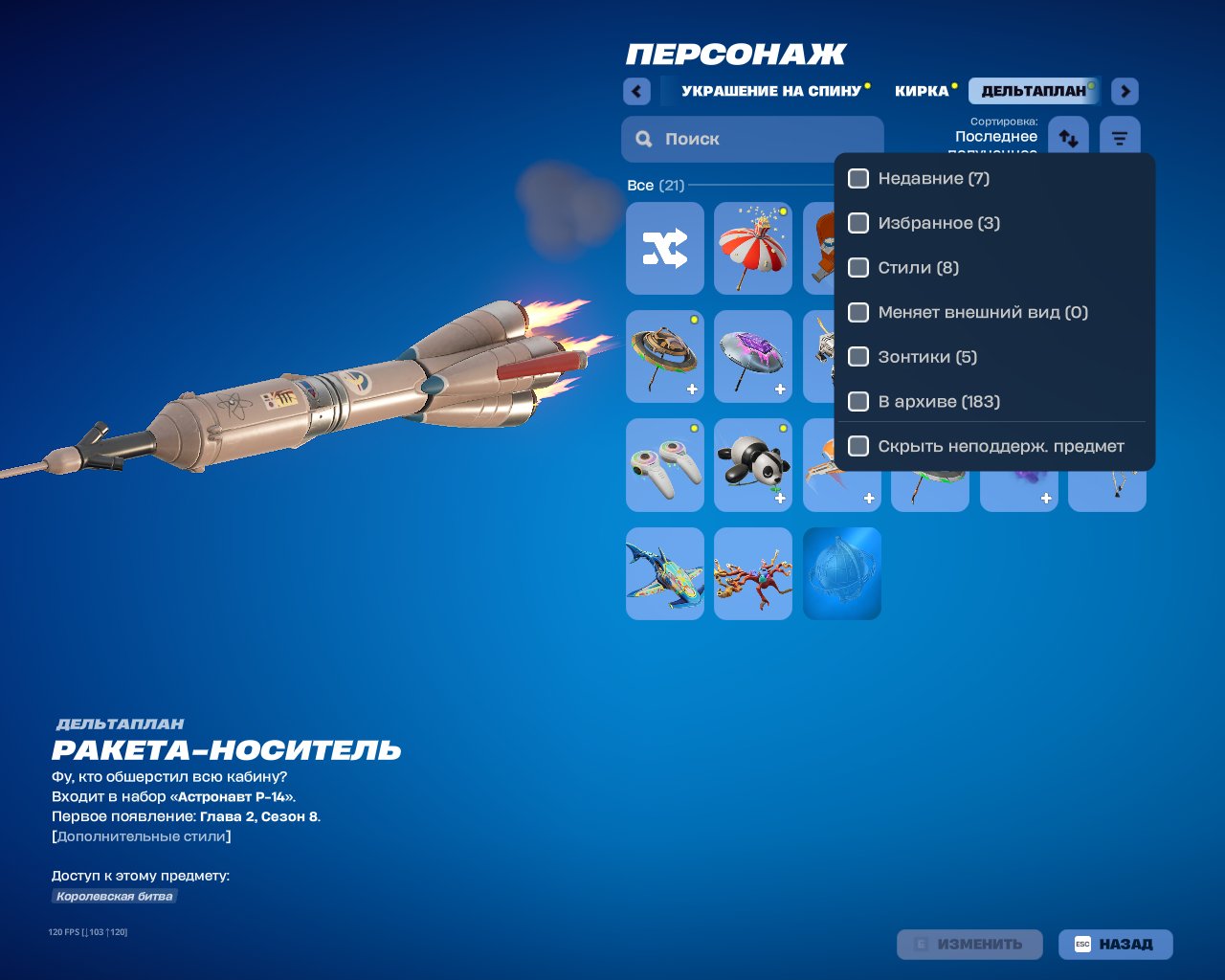Screen dimensions: 1225x980
Task: Select the Дельтаплан tab
Action: click(1034, 91)
